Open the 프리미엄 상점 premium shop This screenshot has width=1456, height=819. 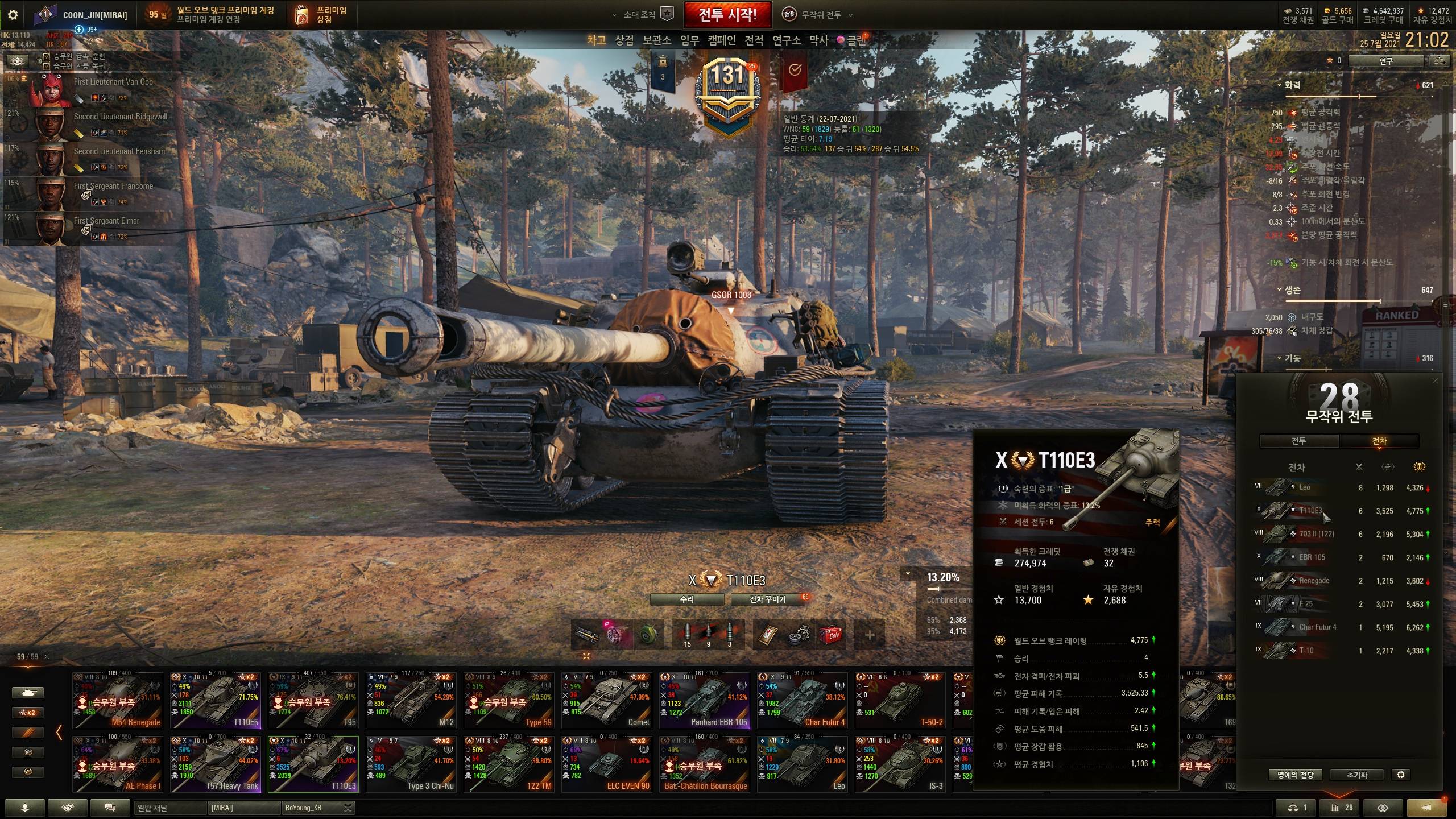[x=321, y=15]
